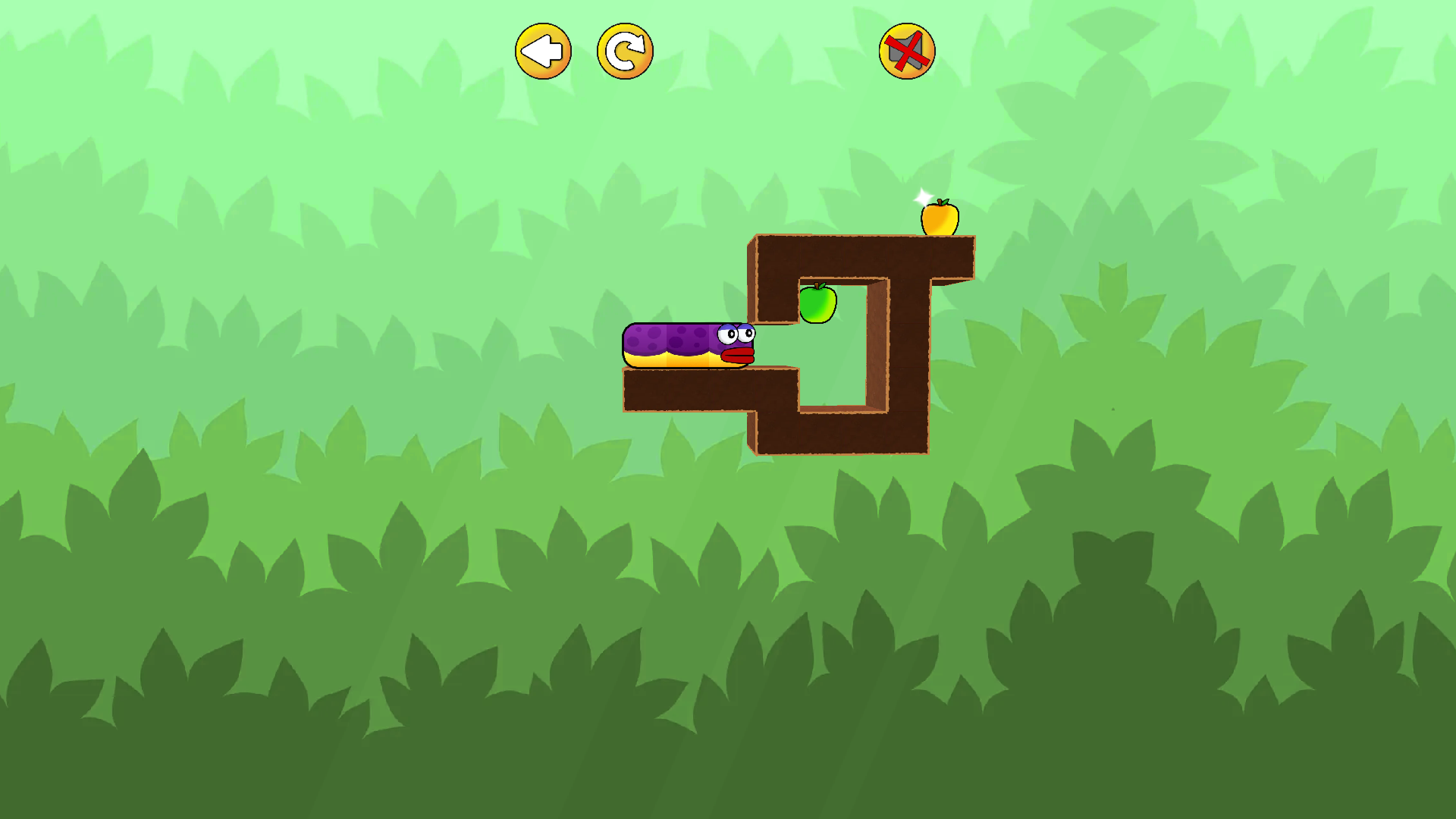Click the restart level icon
Viewport: 1456px width, 819px height.
point(624,50)
